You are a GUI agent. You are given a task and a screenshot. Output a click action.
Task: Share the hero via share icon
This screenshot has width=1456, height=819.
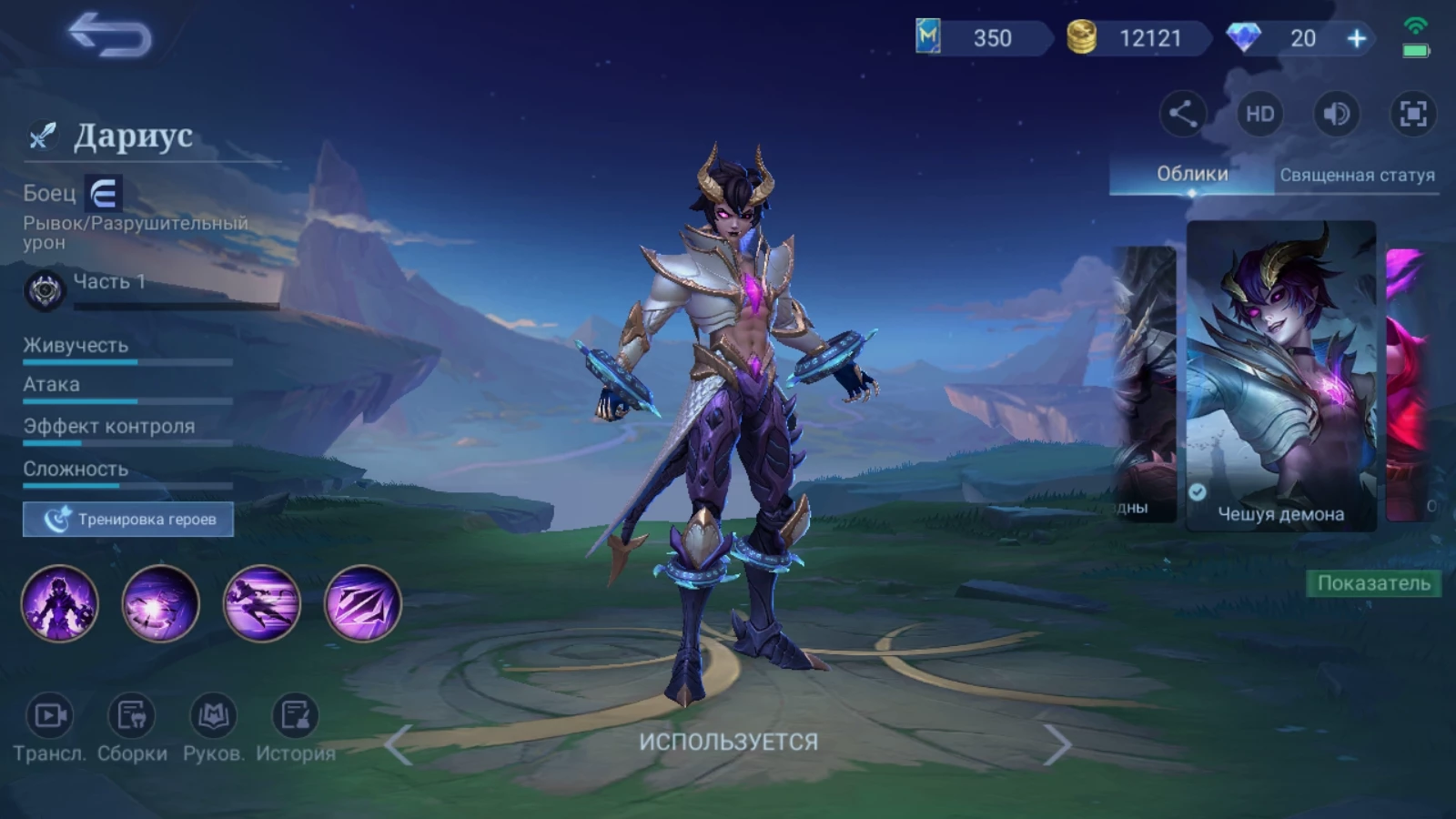point(1182,114)
